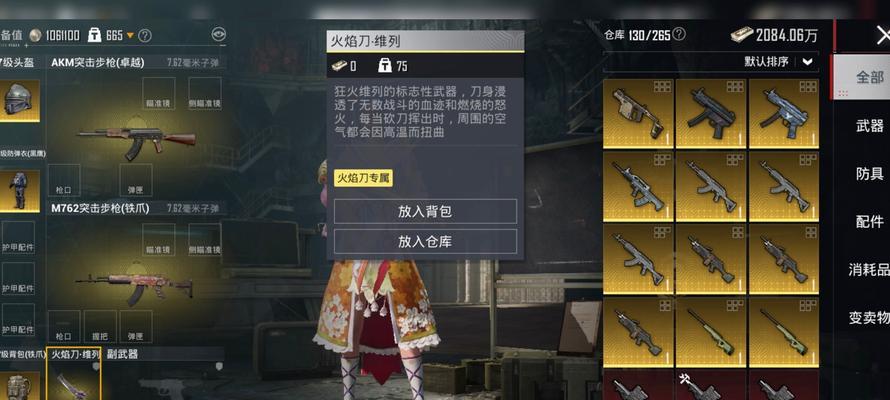Pick the Vector SMG in the warehouse
The width and height of the screenshot is (890, 400).
(x=636, y=112)
